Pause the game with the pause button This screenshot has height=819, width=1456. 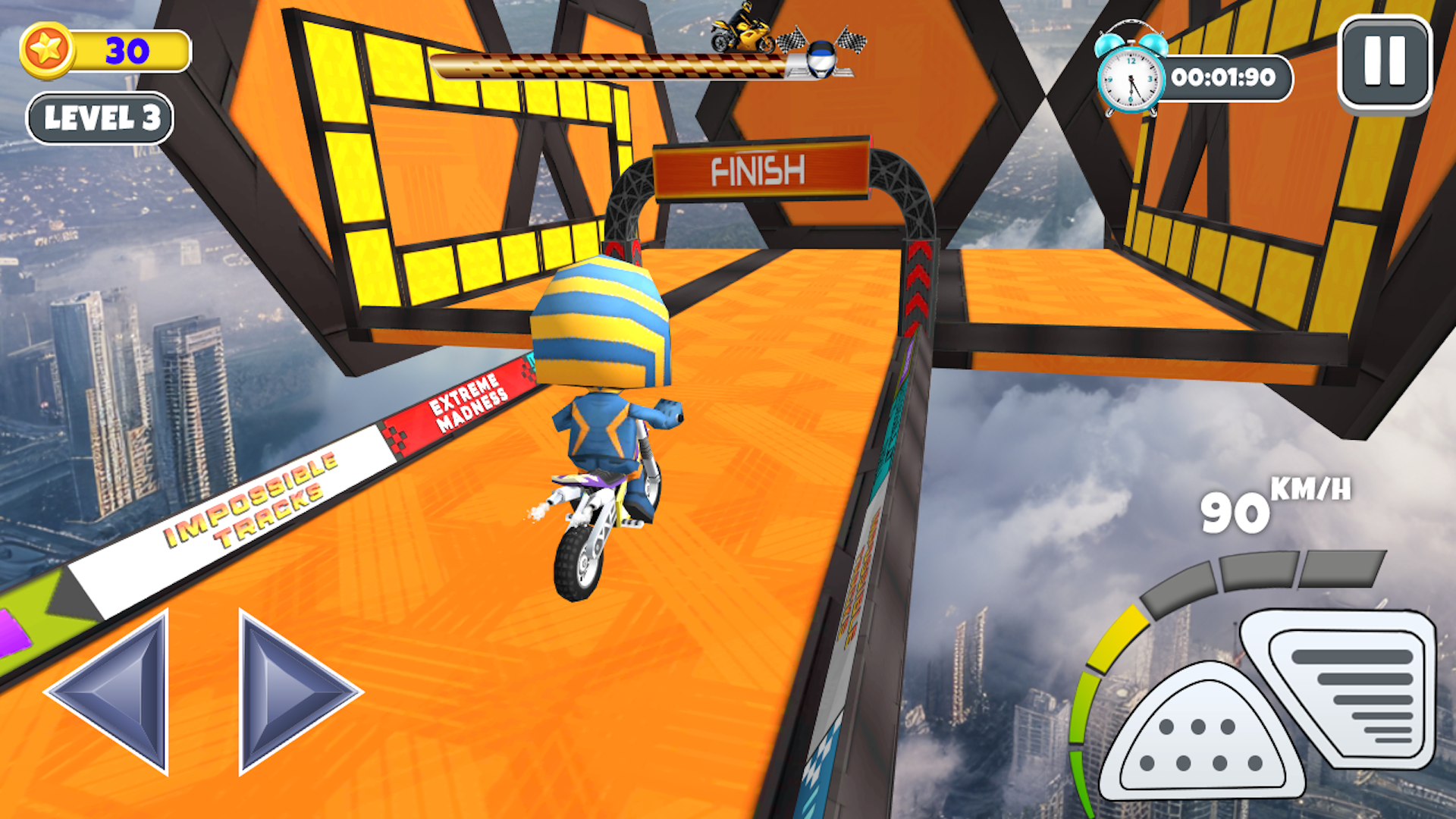(1382, 64)
